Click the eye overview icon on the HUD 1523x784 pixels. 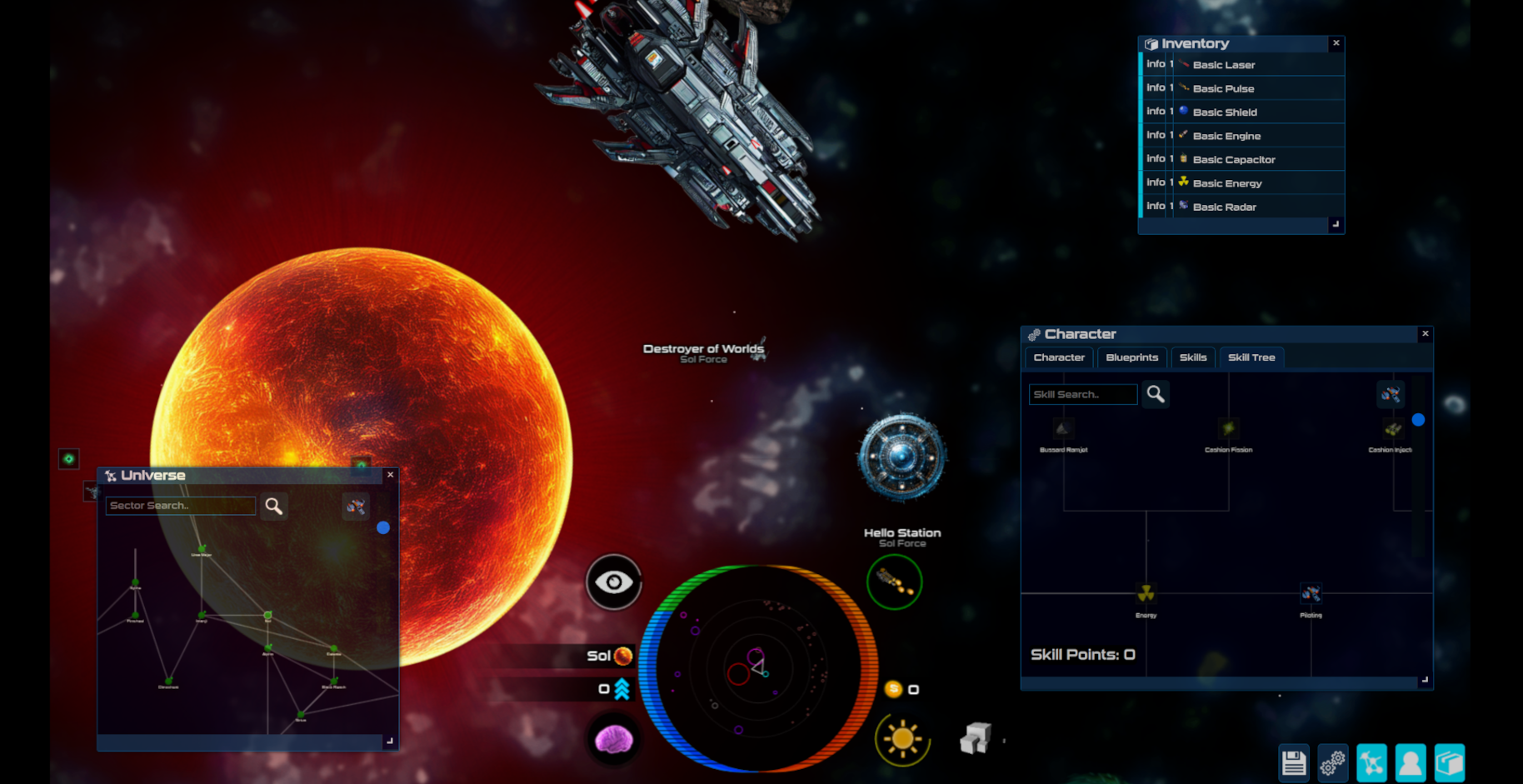click(614, 582)
